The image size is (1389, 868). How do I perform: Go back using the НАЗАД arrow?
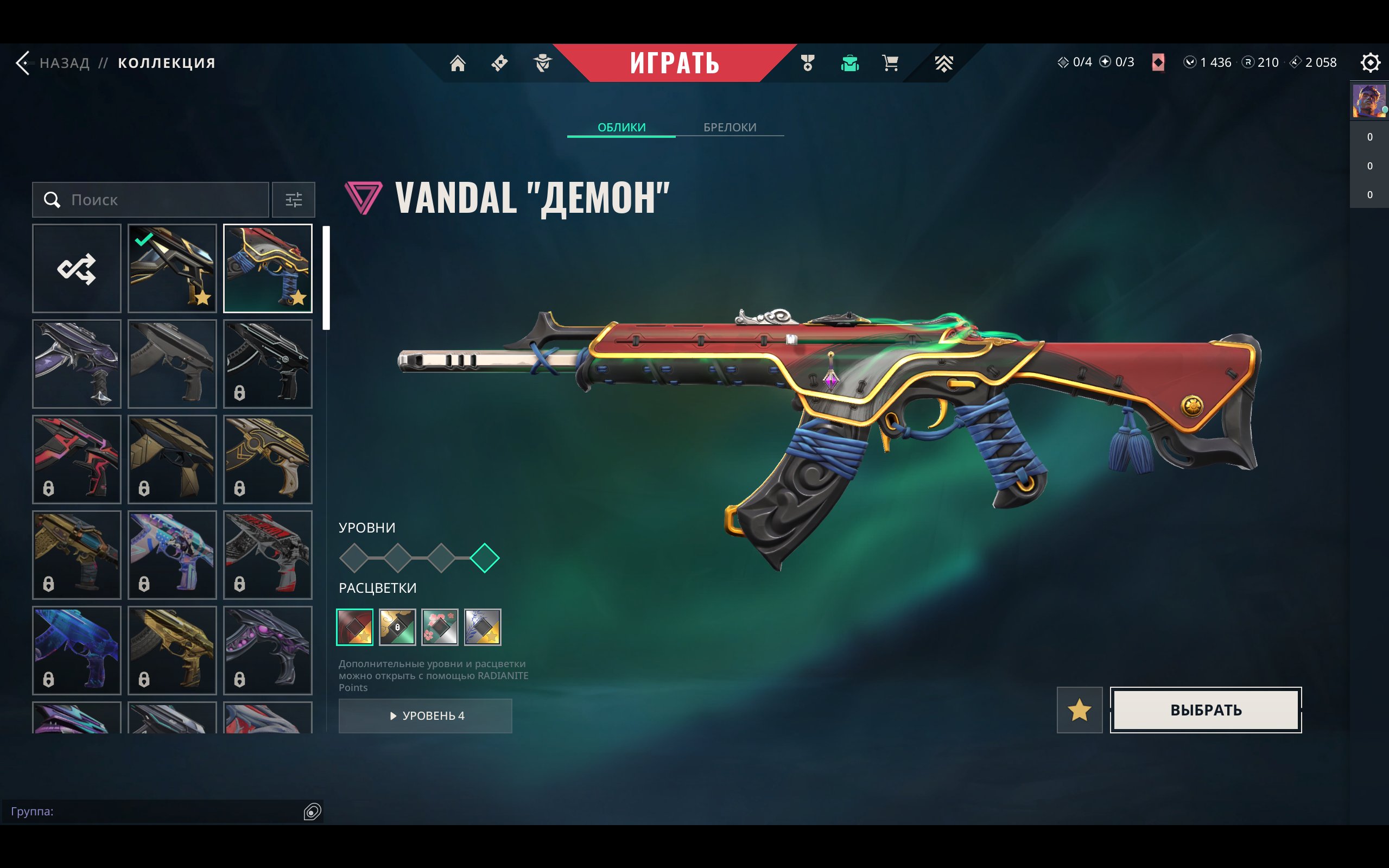(24, 62)
